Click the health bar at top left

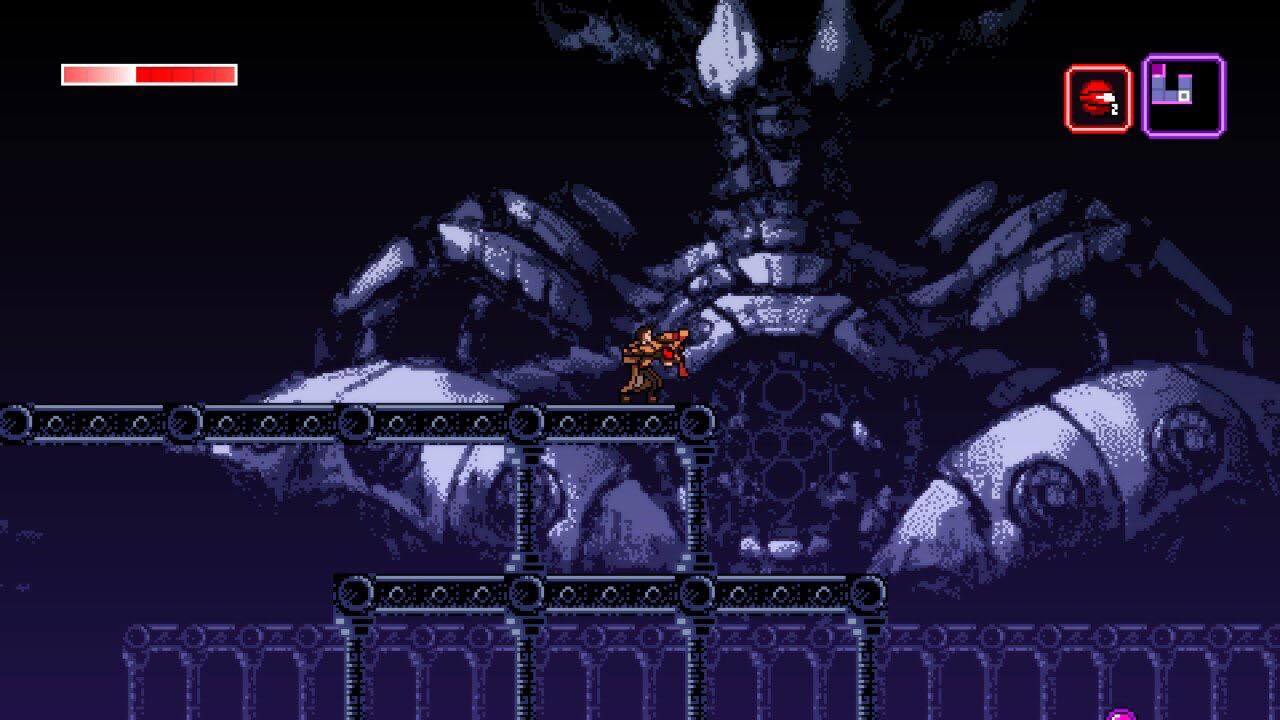click(148, 71)
